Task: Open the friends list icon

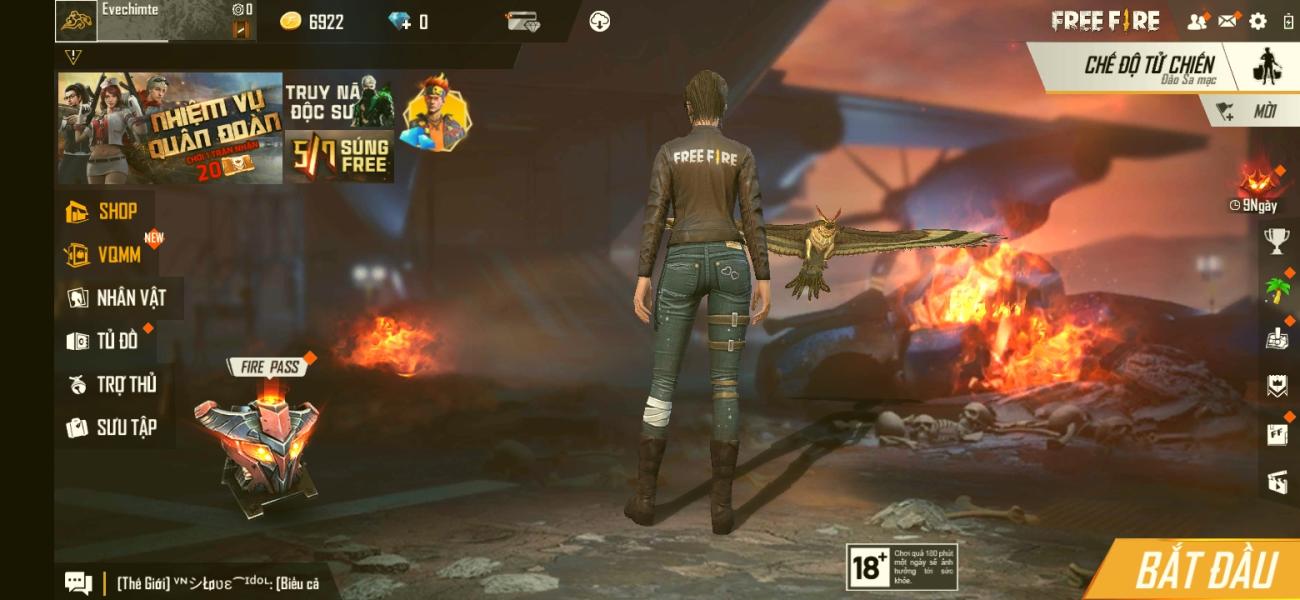Action: pyautogui.click(x=1196, y=21)
